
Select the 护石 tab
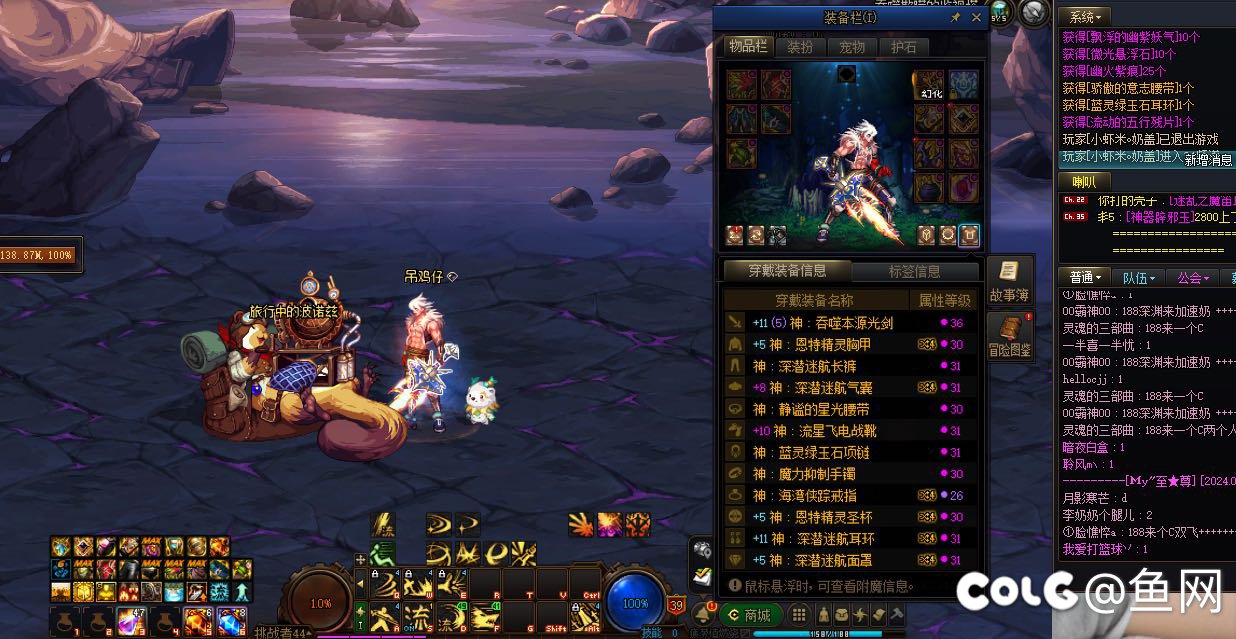point(904,47)
